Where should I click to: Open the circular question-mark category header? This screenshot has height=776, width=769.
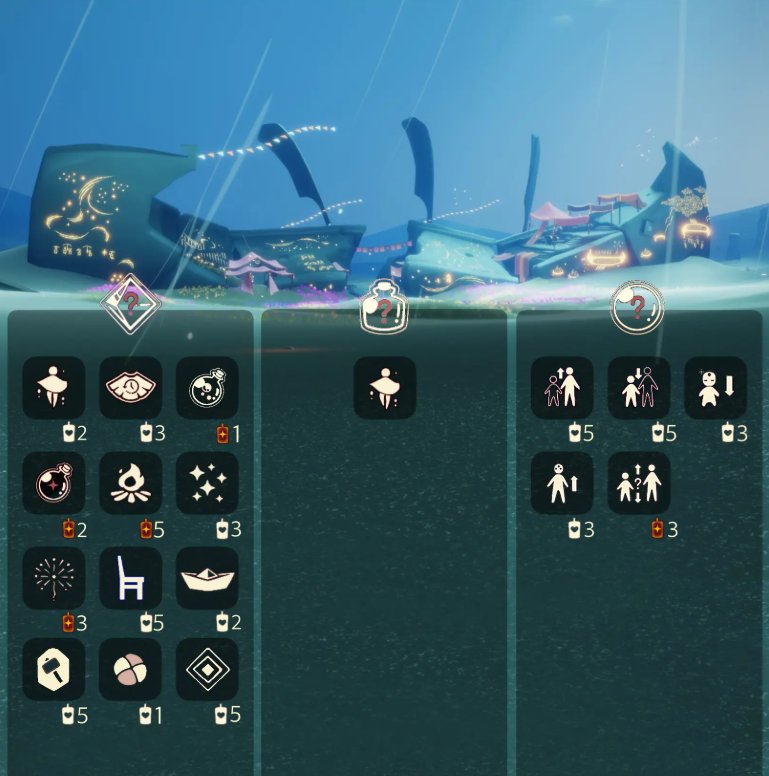pyautogui.click(x=637, y=308)
